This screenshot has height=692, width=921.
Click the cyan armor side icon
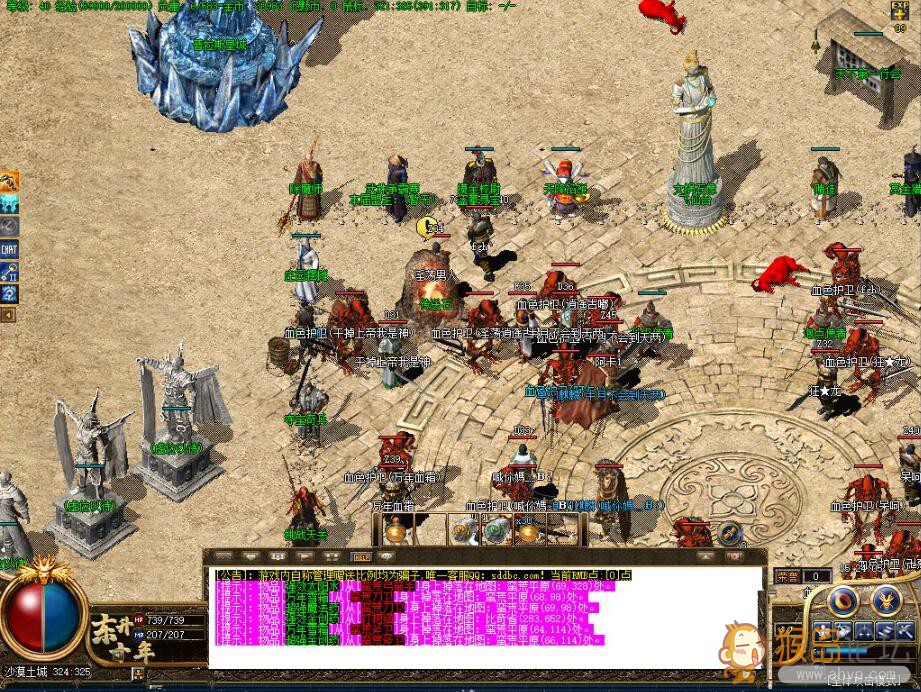pyautogui.click(x=9, y=204)
